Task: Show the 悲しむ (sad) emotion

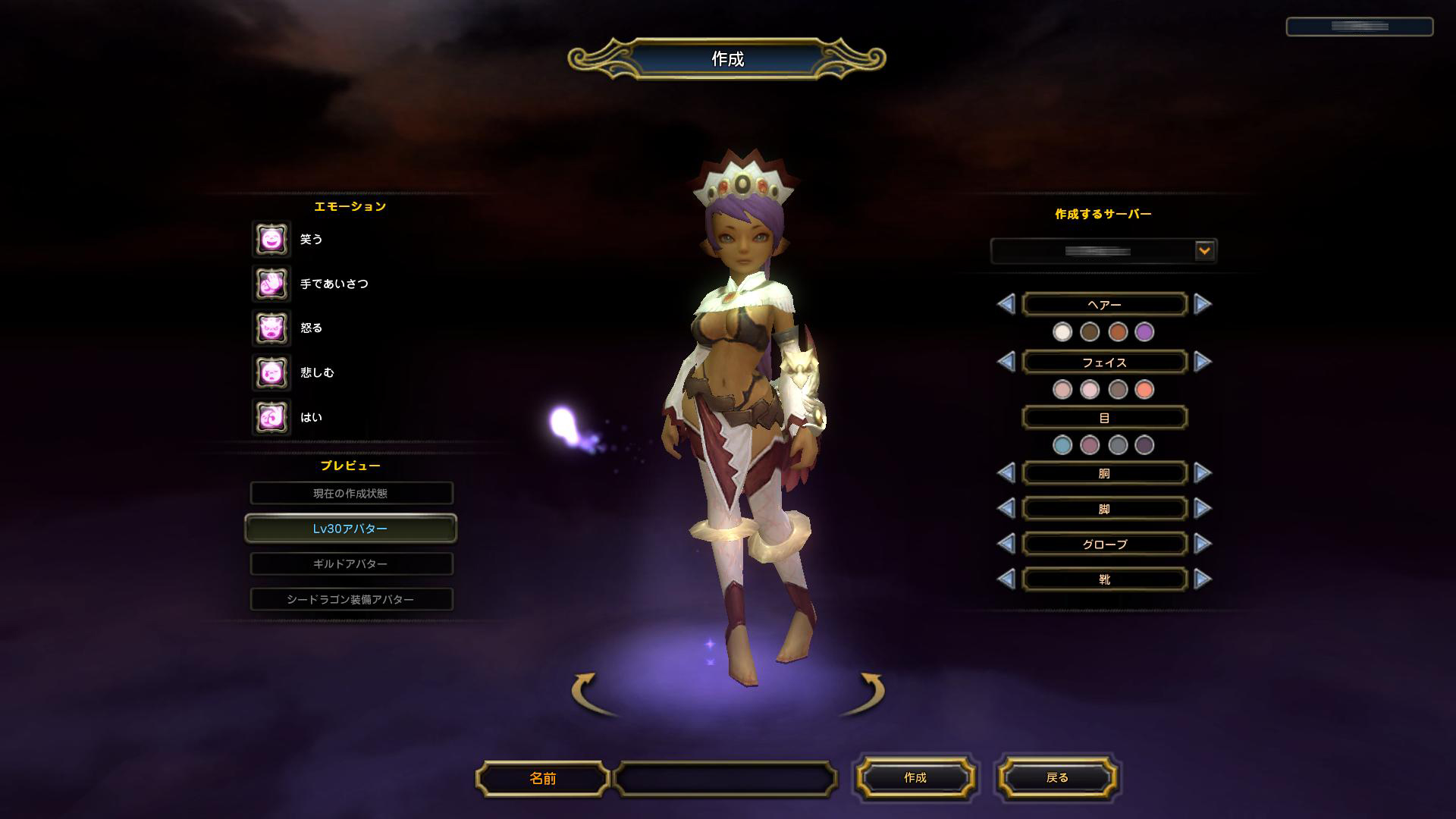Action: click(x=271, y=372)
